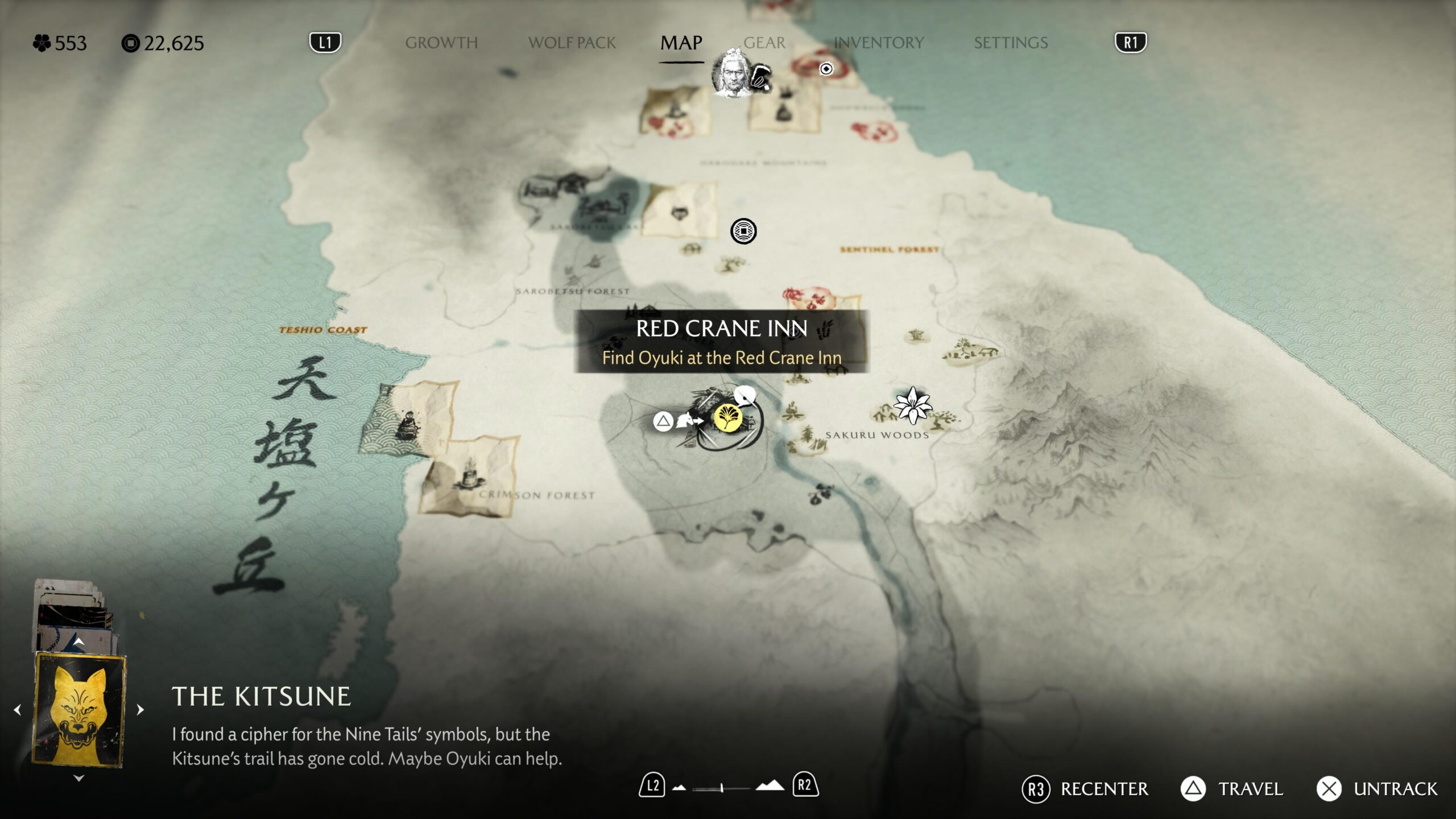
Task: Go to the Settings tab
Action: 1011,43
